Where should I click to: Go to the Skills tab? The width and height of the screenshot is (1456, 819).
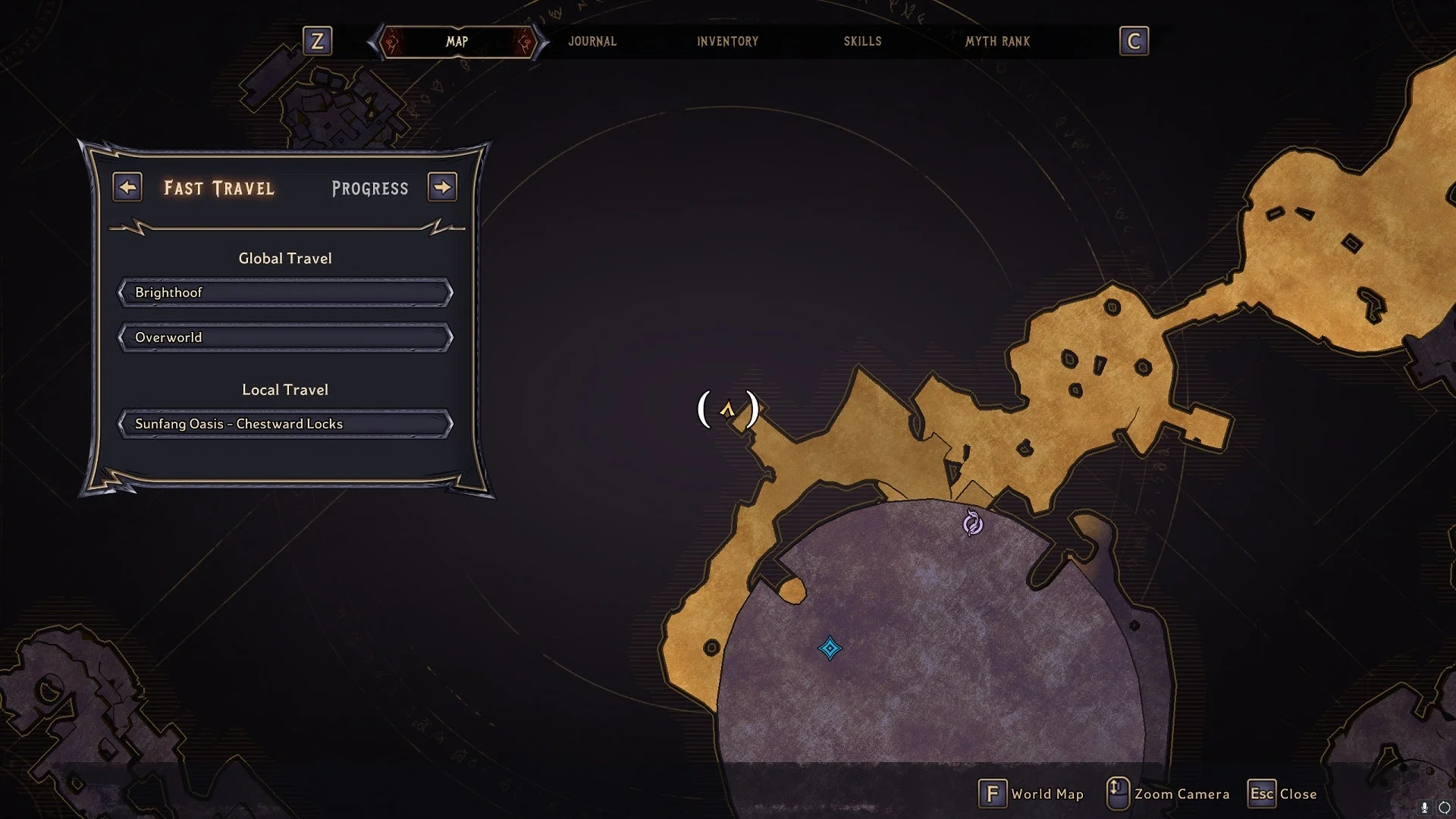[862, 42]
